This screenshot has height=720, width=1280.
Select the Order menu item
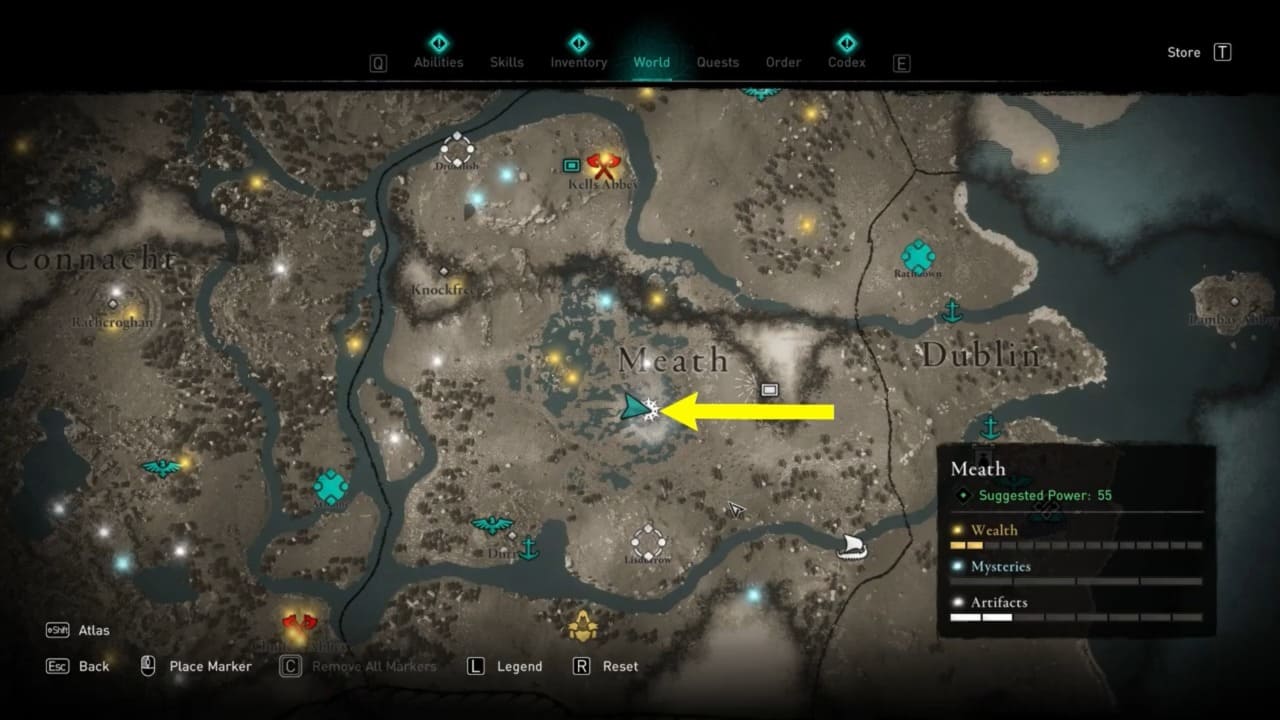point(783,61)
